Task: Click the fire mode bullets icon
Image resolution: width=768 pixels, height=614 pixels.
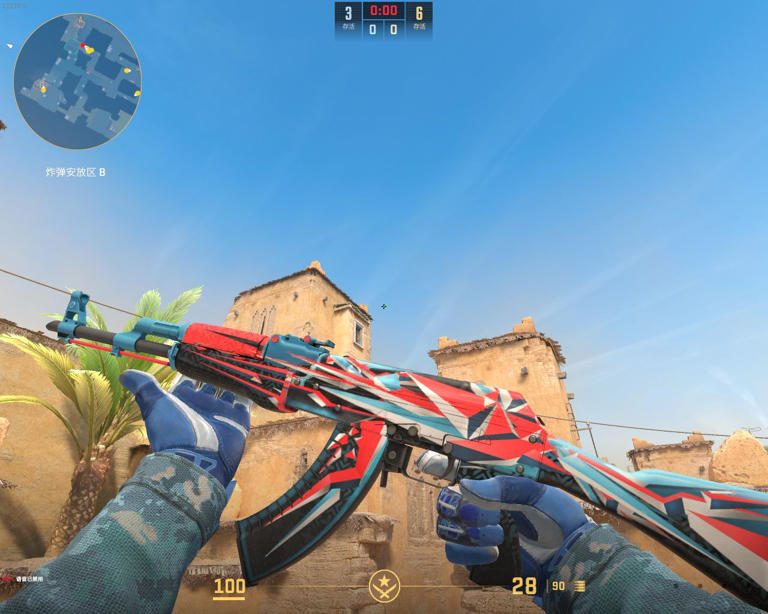Action: pos(579,587)
